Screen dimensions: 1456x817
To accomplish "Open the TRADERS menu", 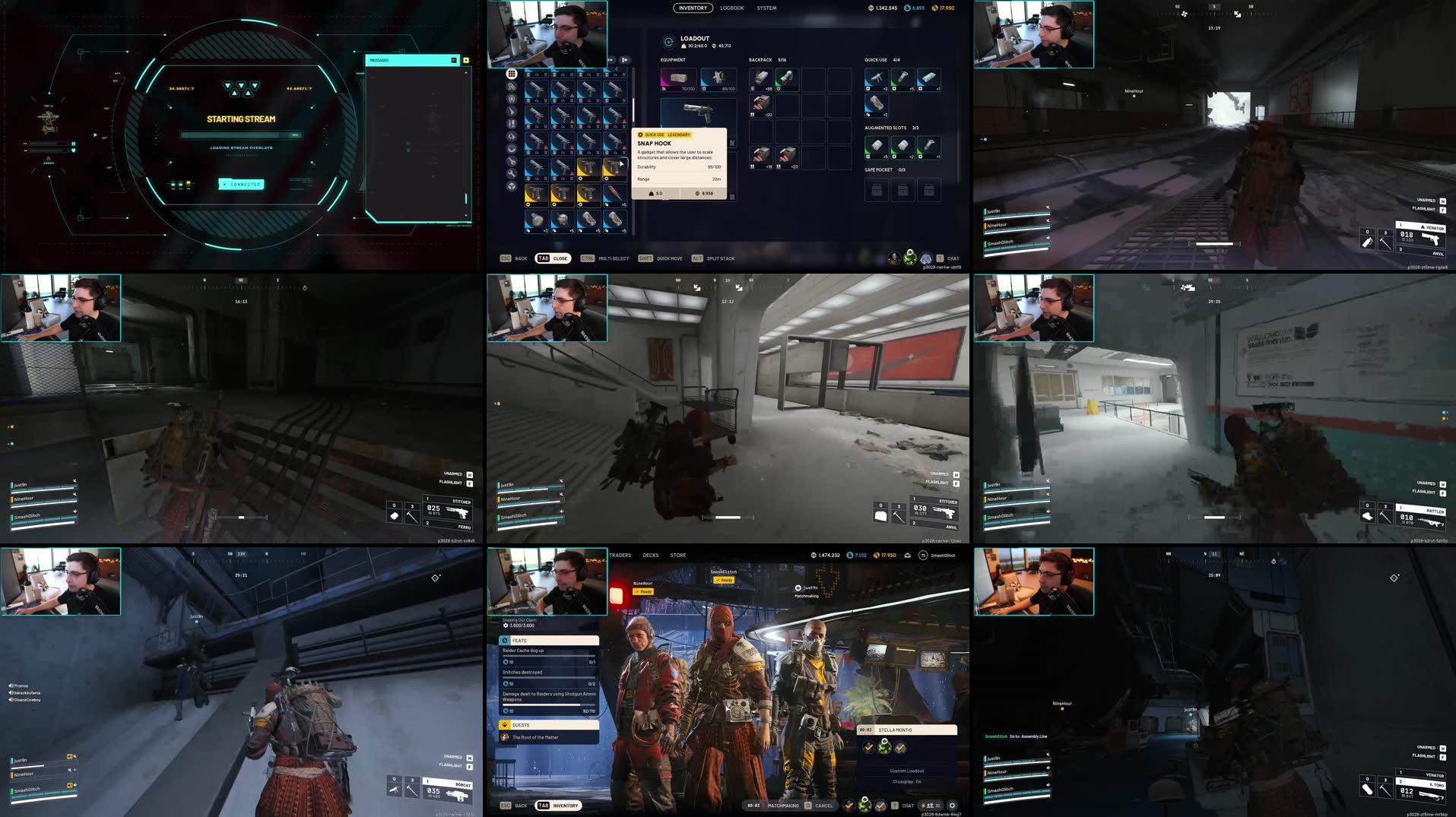I will click(620, 555).
